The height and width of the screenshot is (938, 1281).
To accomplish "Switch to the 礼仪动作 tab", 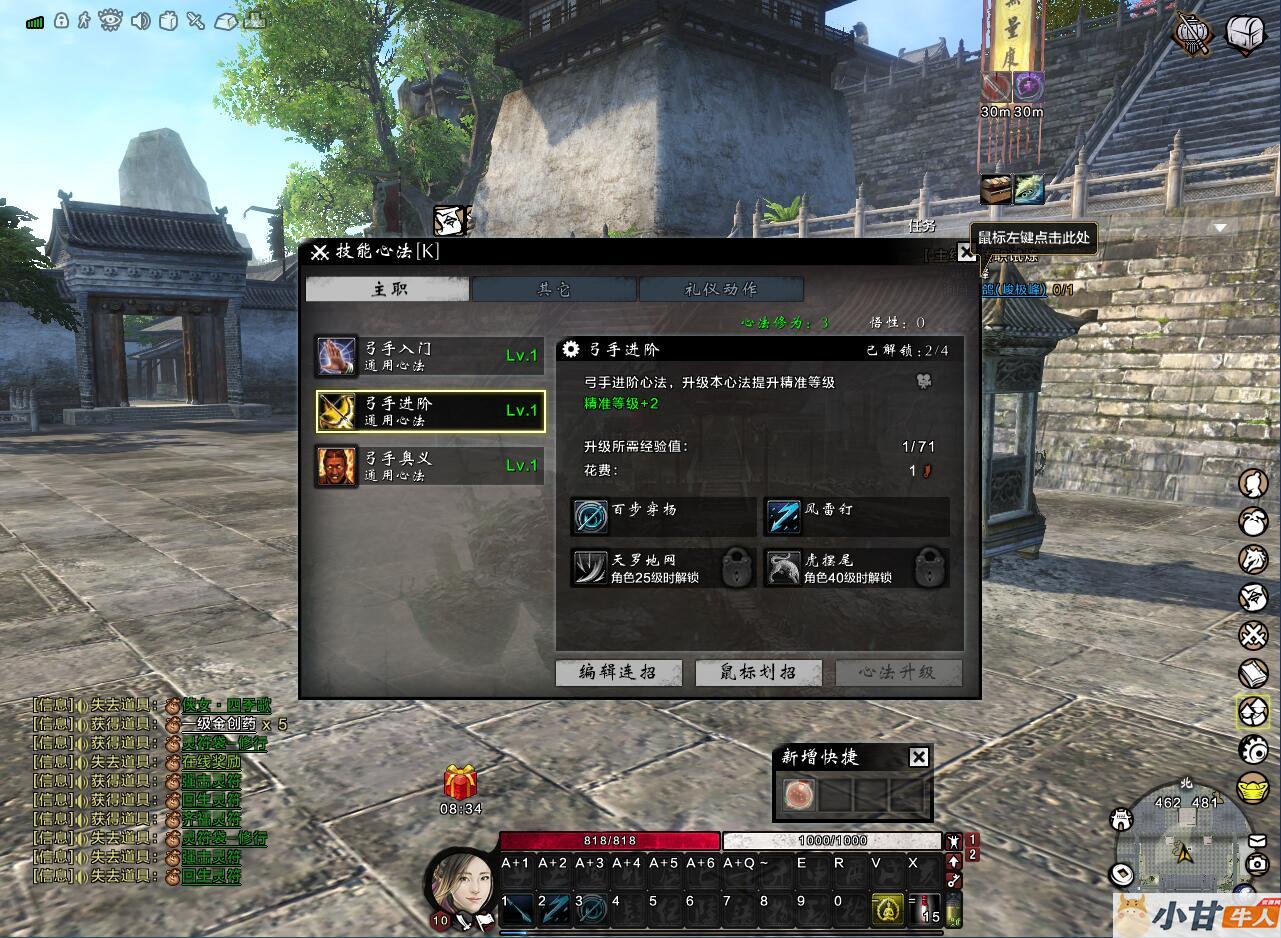I will pyautogui.click(x=721, y=289).
